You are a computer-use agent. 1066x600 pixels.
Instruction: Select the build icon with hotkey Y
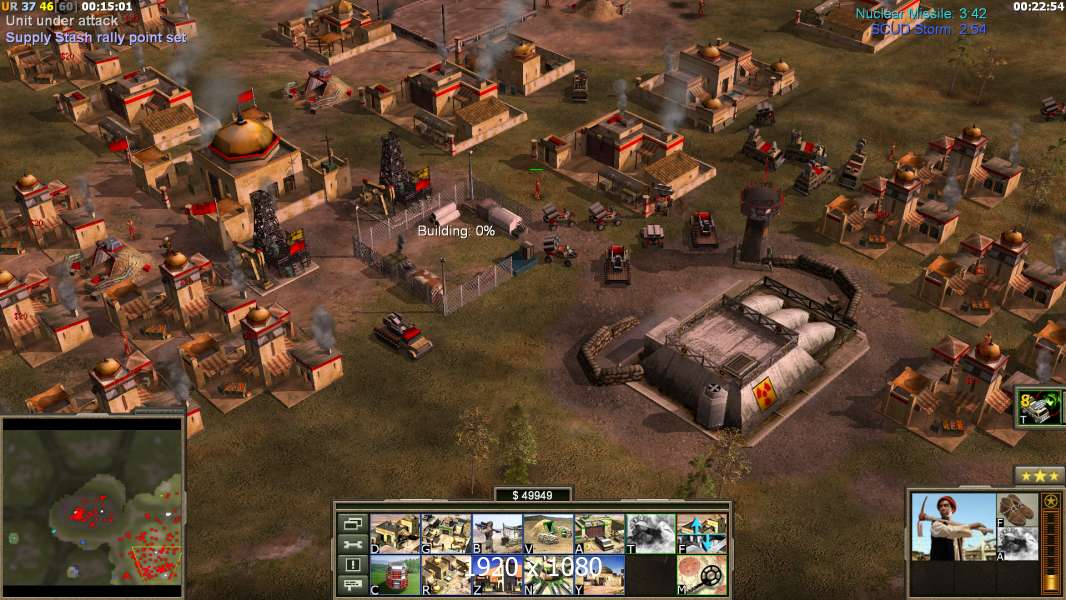coord(599,575)
